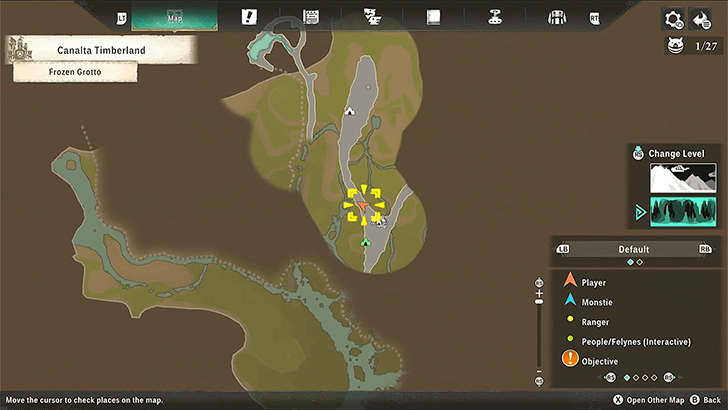
Task: Click the Default legend filter header
Action: point(634,249)
